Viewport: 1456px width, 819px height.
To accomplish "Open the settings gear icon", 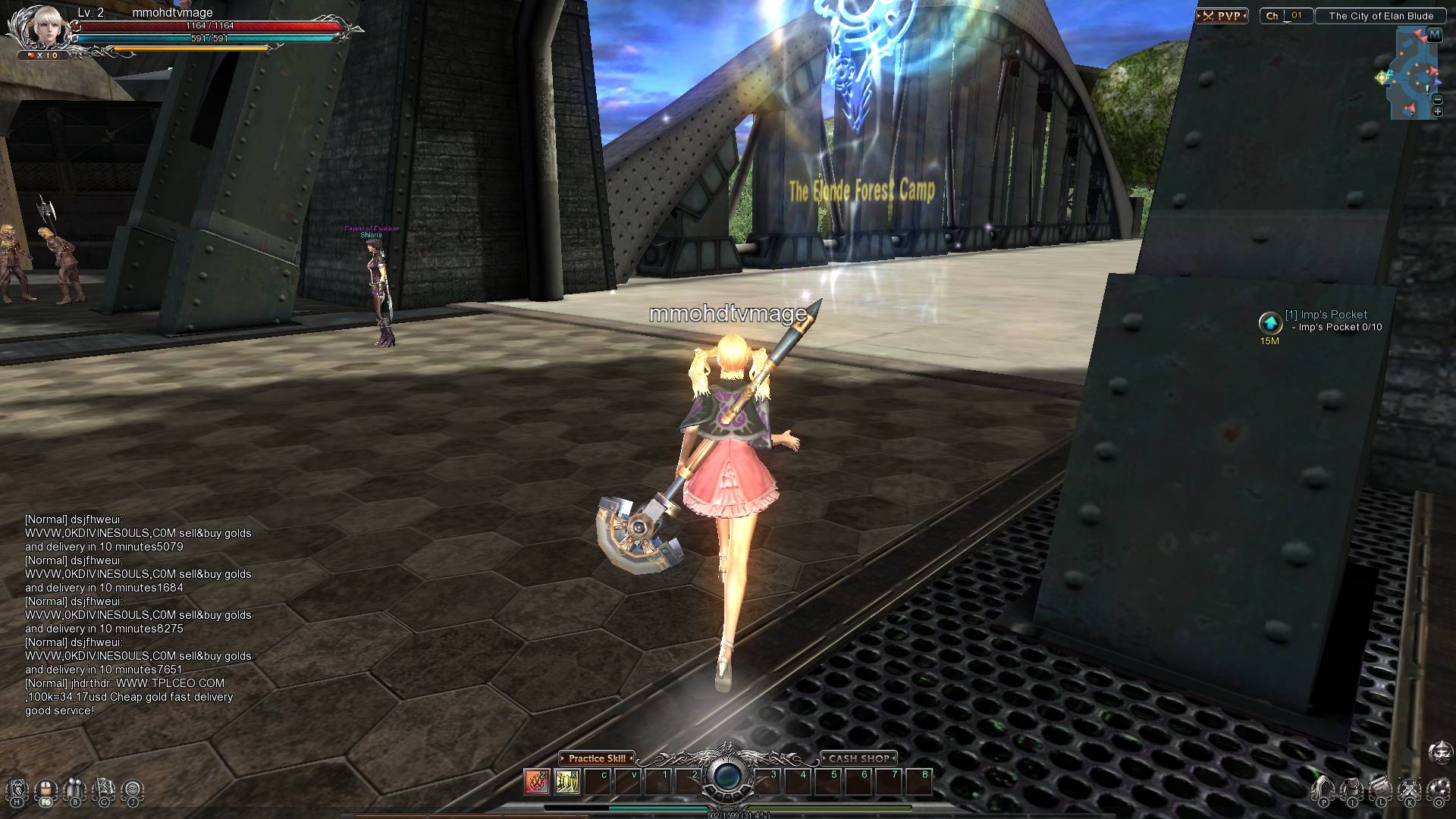I will pyautogui.click(x=1438, y=790).
